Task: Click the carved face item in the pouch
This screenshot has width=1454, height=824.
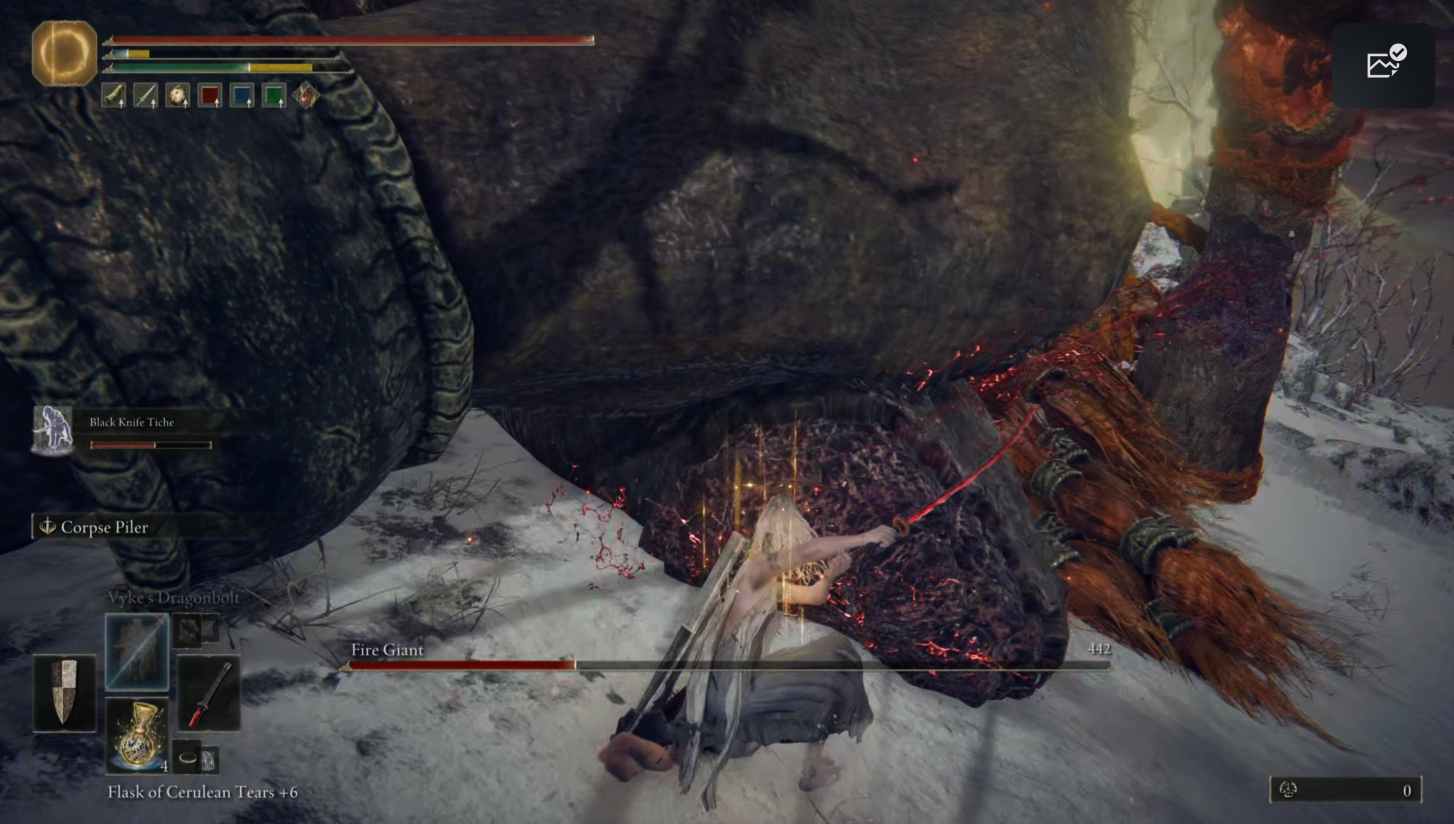Action: [x=177, y=97]
